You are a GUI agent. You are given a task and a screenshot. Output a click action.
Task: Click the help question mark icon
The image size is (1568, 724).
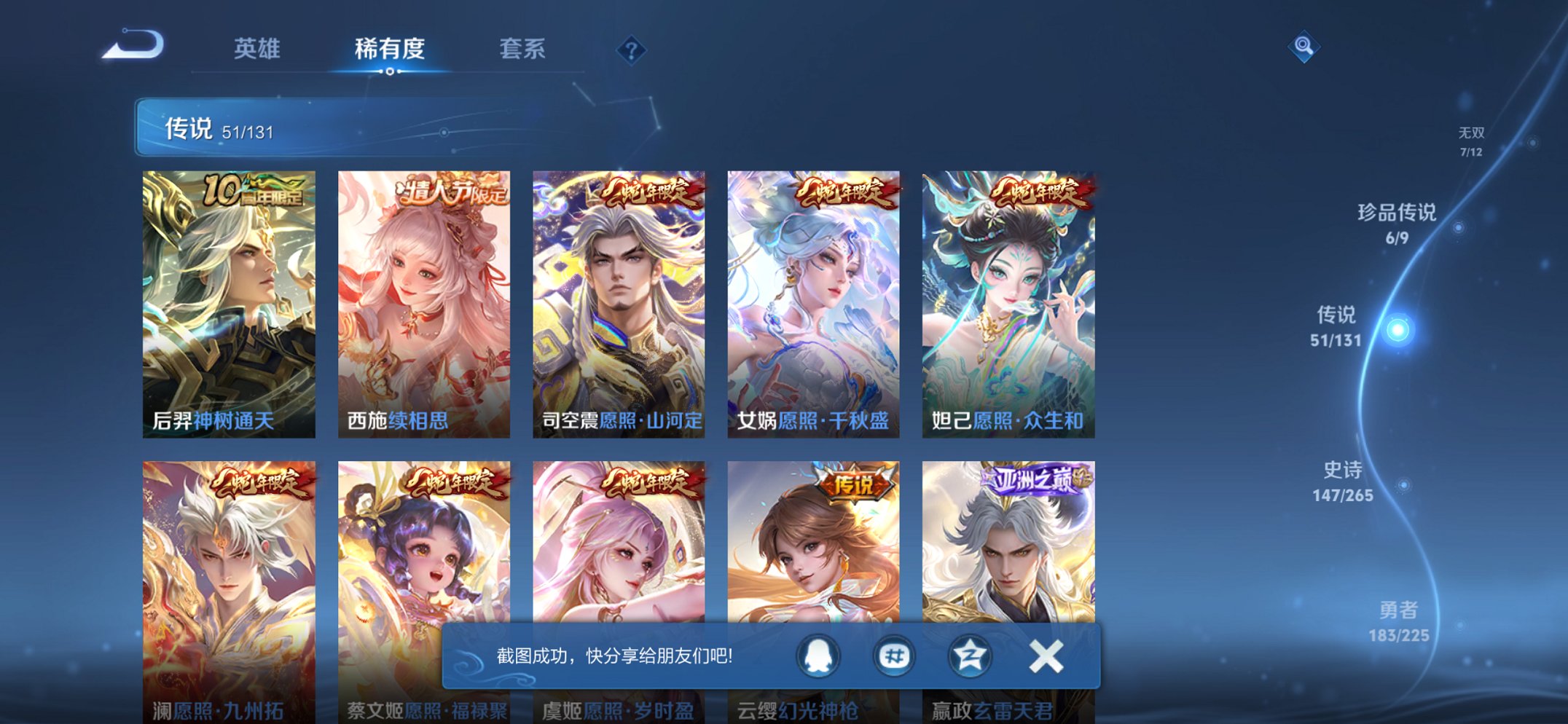pos(632,50)
